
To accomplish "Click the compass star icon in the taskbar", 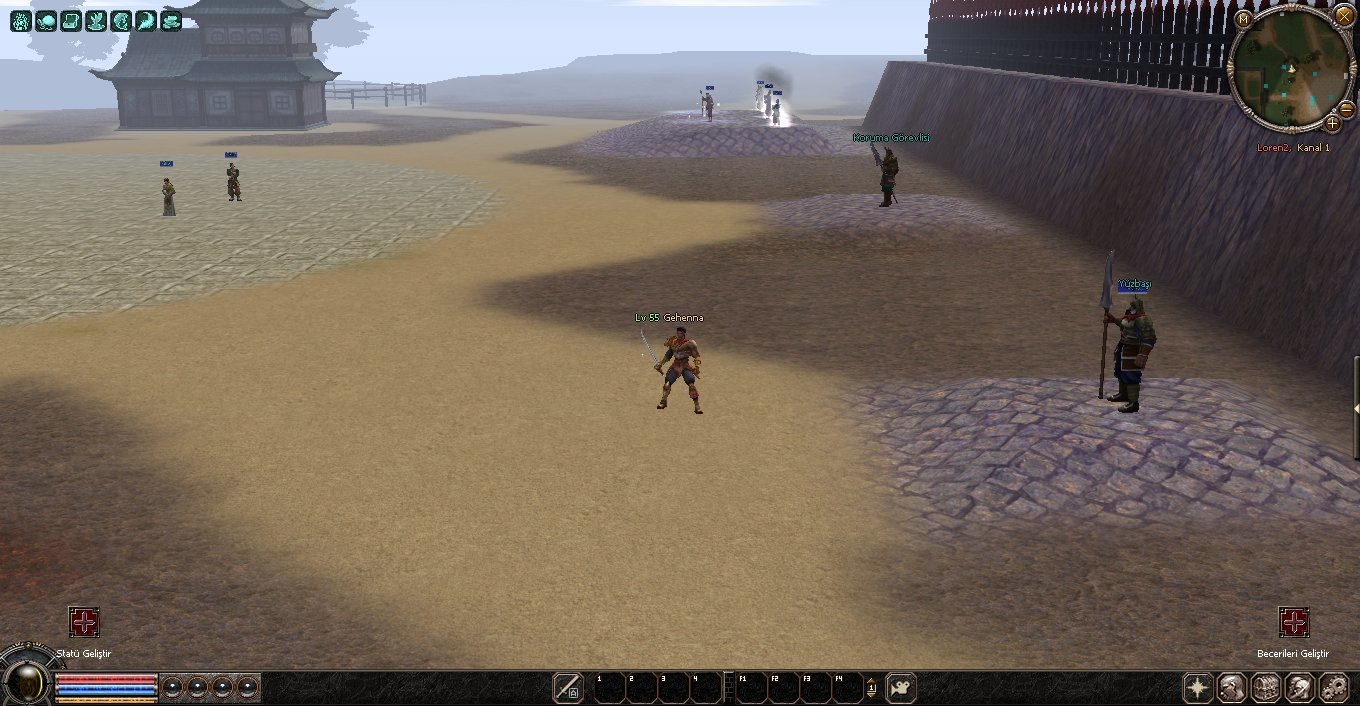I will (1198, 688).
